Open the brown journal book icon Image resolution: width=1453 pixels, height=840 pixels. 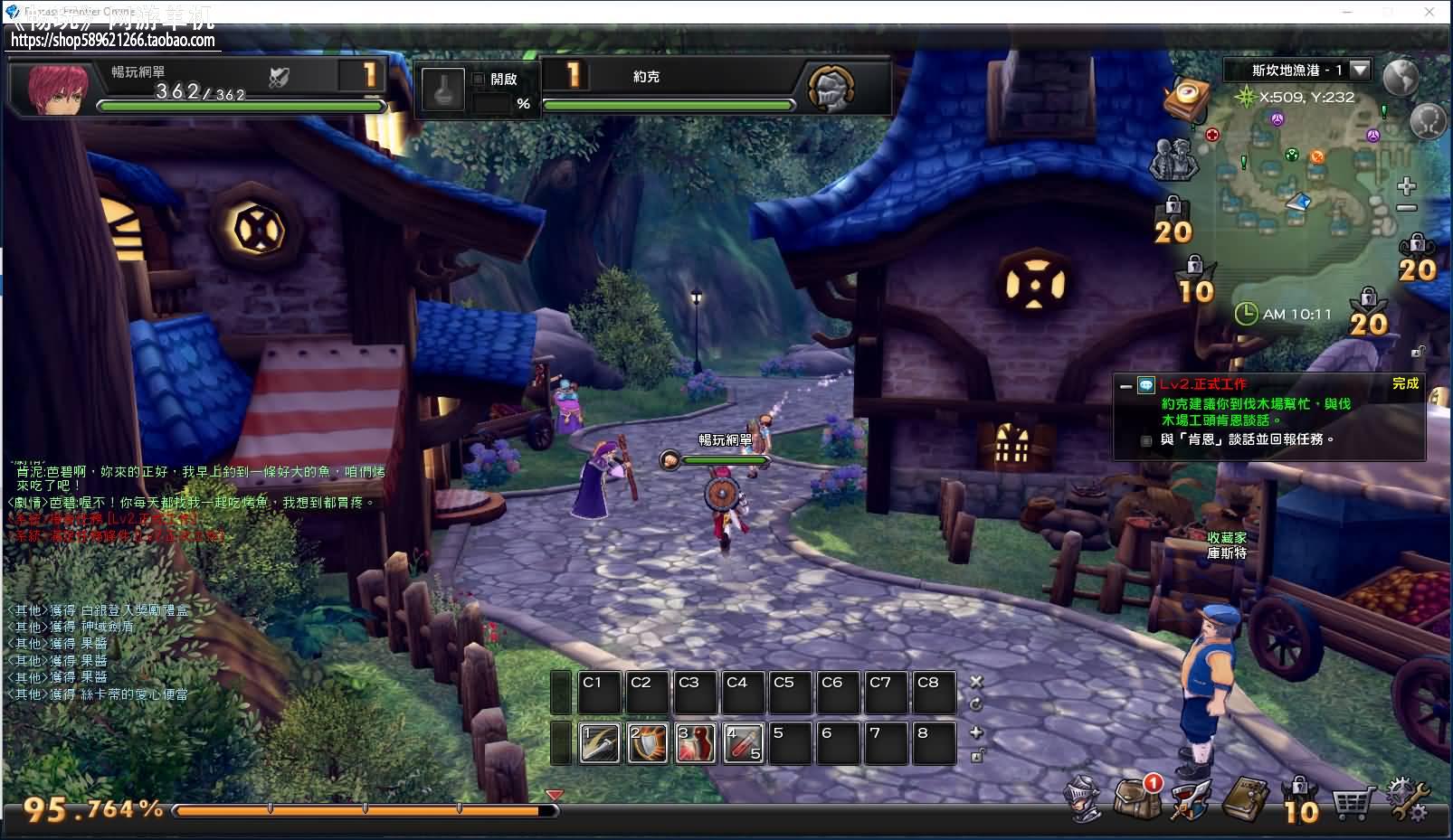(x=1245, y=798)
